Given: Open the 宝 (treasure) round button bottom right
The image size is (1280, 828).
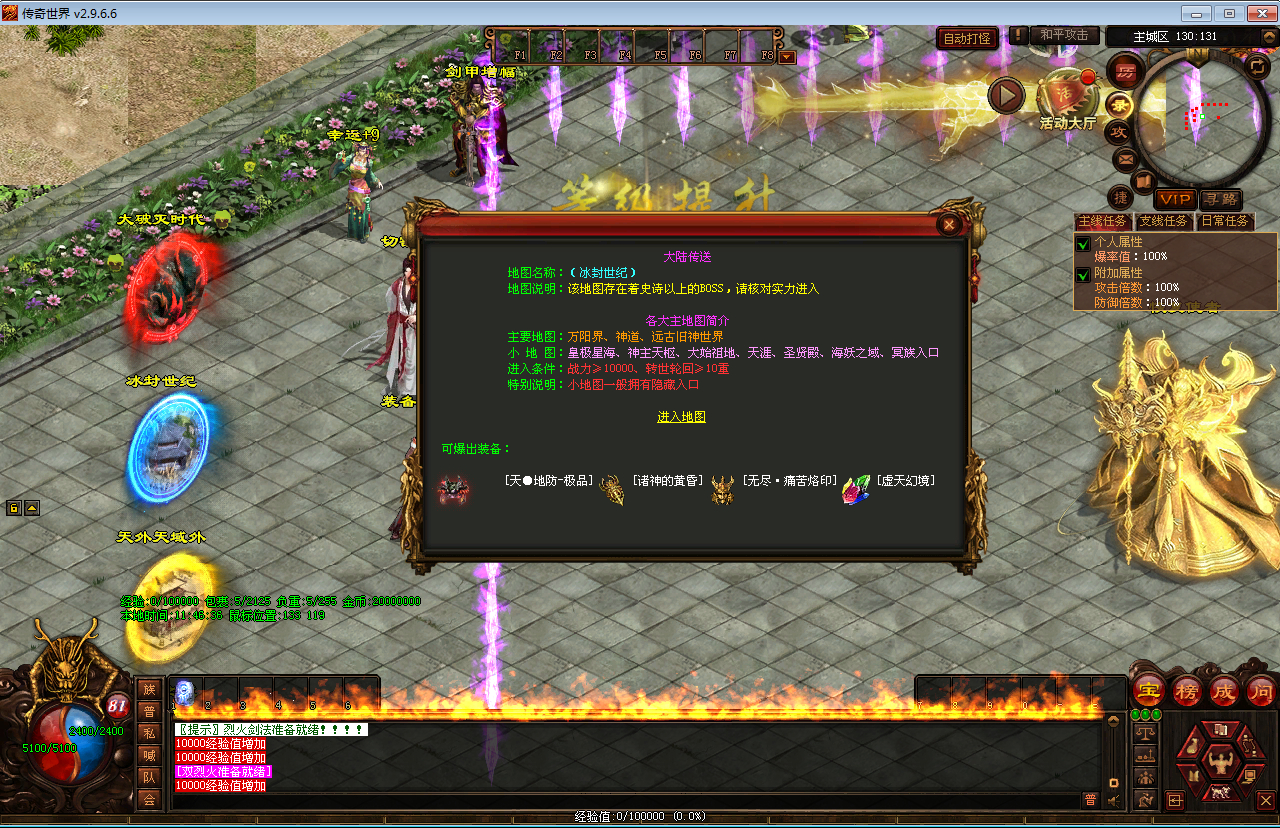Looking at the screenshot, I should tap(1148, 690).
